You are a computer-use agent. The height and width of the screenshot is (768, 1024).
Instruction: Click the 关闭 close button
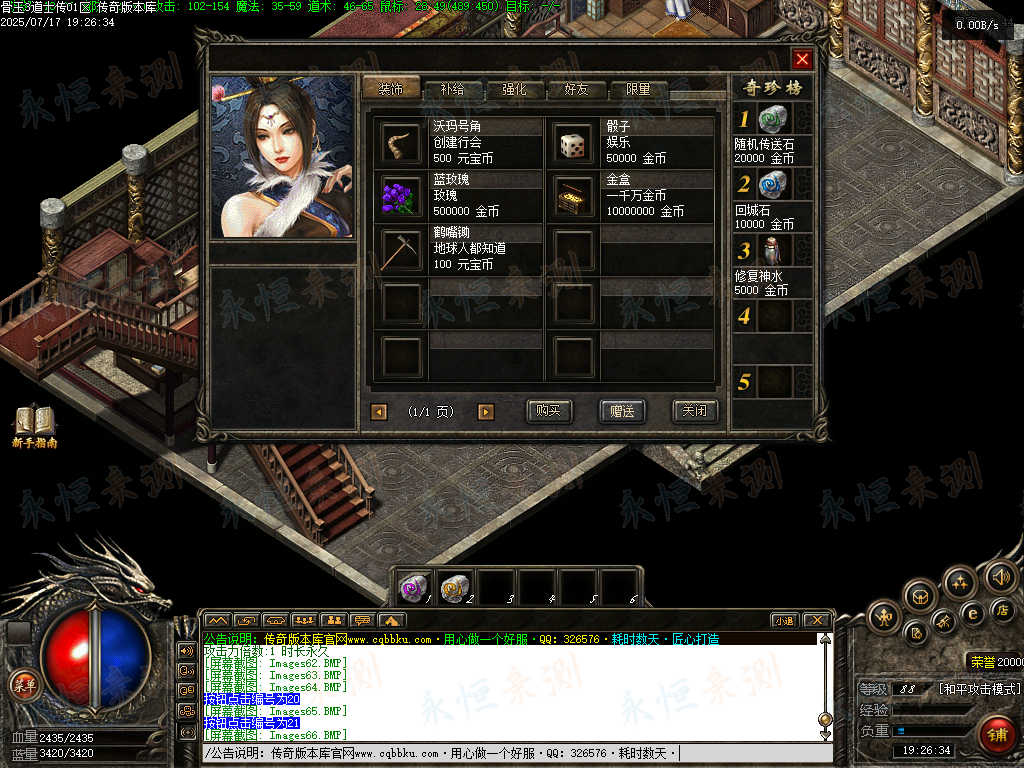(694, 411)
